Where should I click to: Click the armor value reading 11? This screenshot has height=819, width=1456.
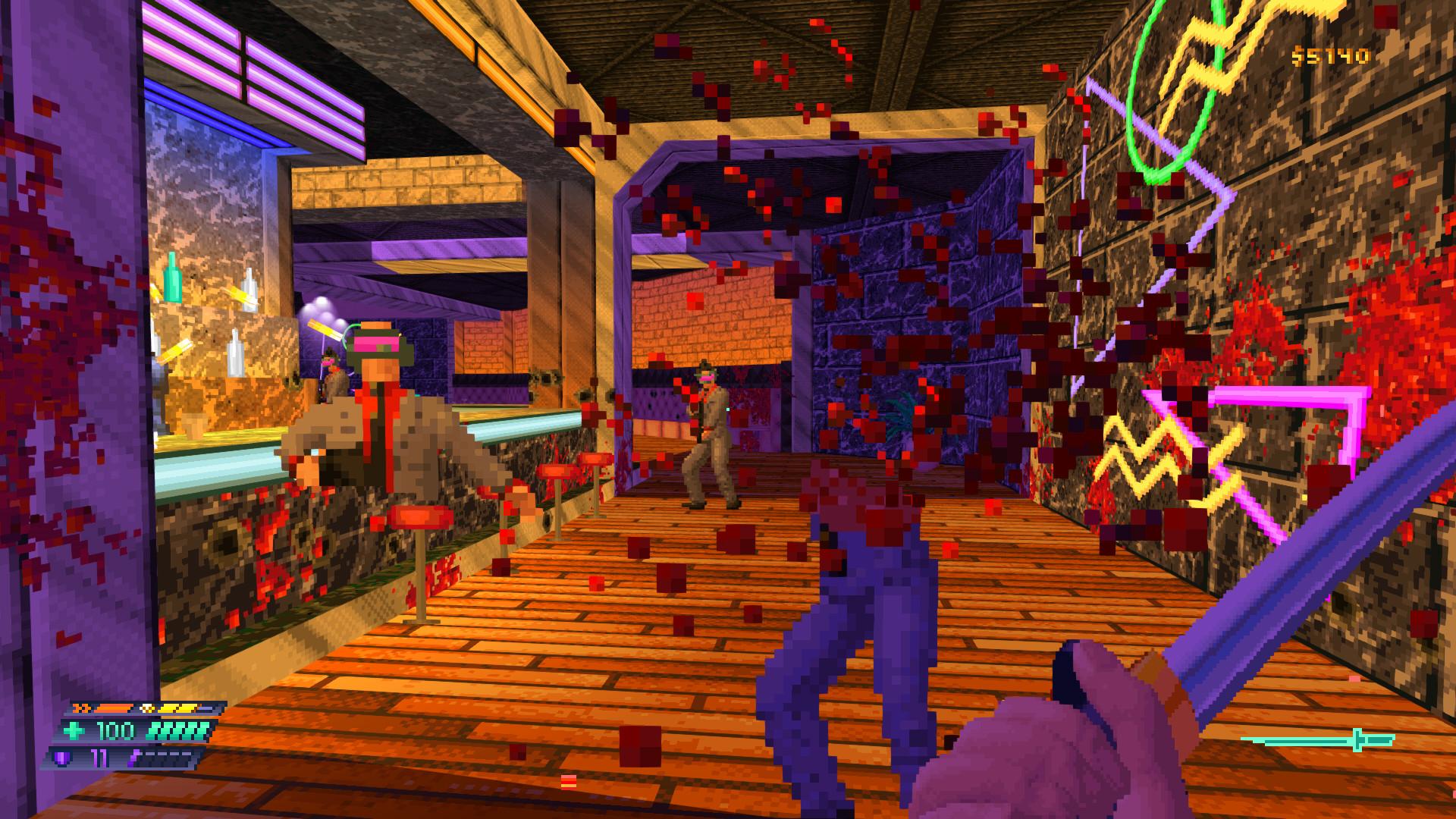[x=99, y=758]
